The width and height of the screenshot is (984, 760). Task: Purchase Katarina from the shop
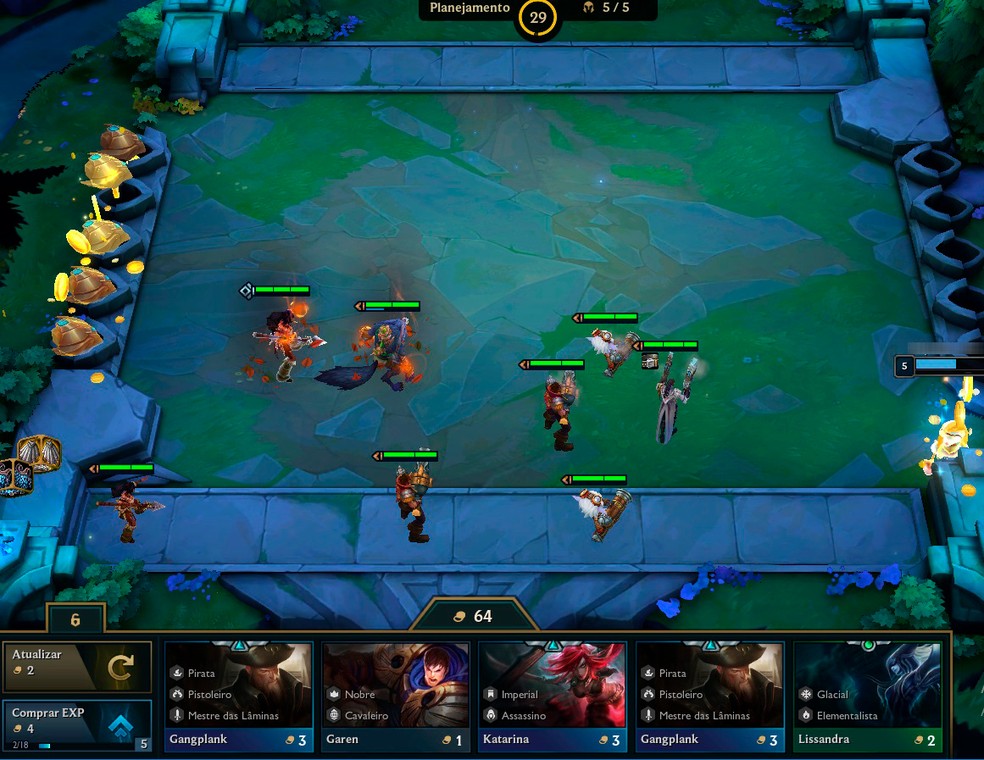(552, 696)
